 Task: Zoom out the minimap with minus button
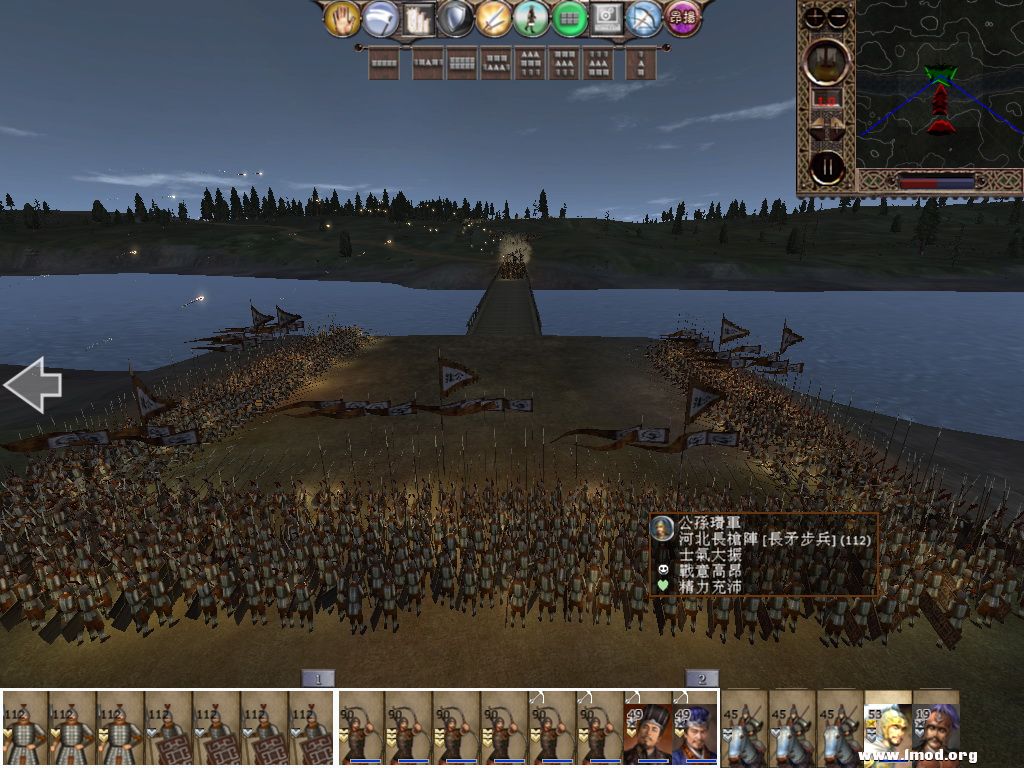[838, 17]
